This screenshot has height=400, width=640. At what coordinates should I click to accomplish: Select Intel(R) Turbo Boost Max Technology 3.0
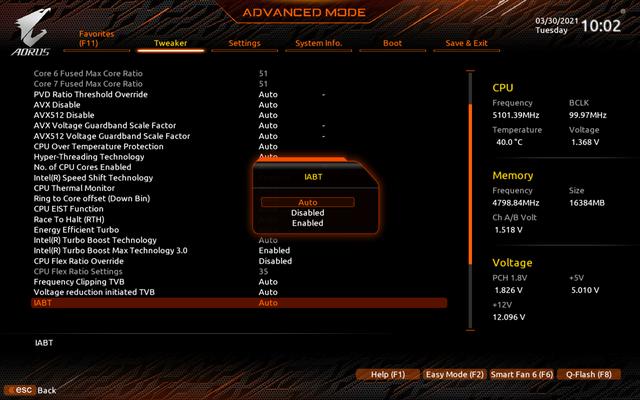pyautogui.click(x=108, y=250)
